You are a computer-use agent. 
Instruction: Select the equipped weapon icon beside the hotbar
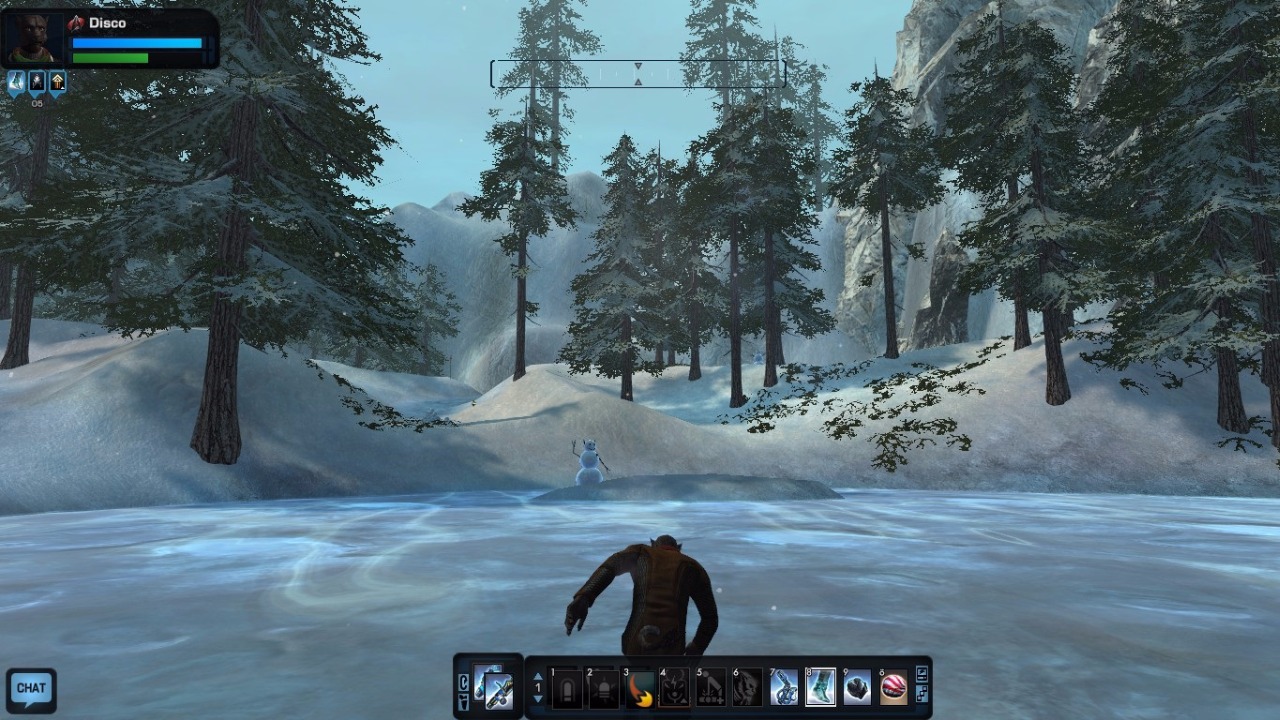point(495,687)
